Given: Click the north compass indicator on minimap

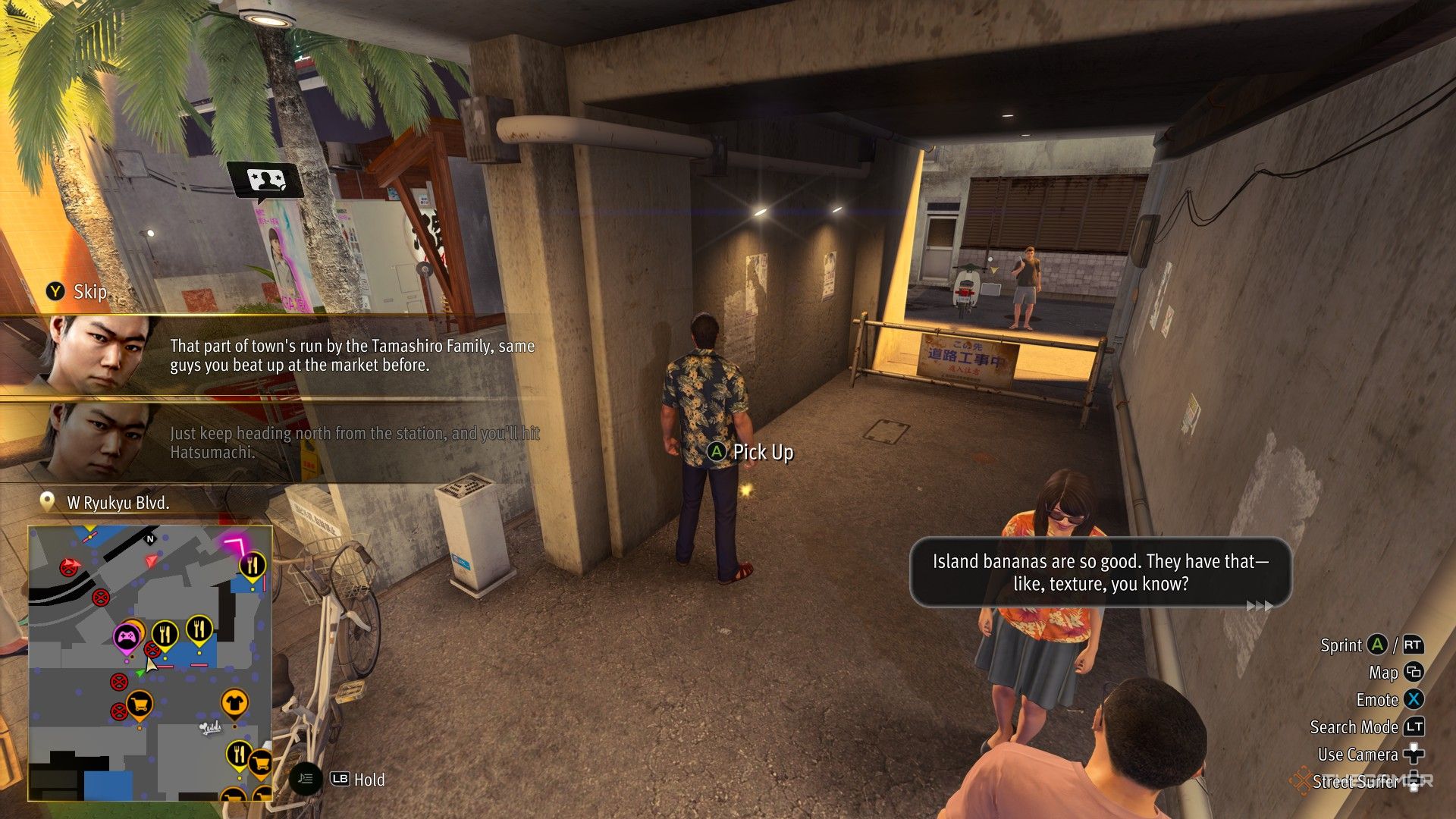Looking at the screenshot, I should click(x=150, y=539).
